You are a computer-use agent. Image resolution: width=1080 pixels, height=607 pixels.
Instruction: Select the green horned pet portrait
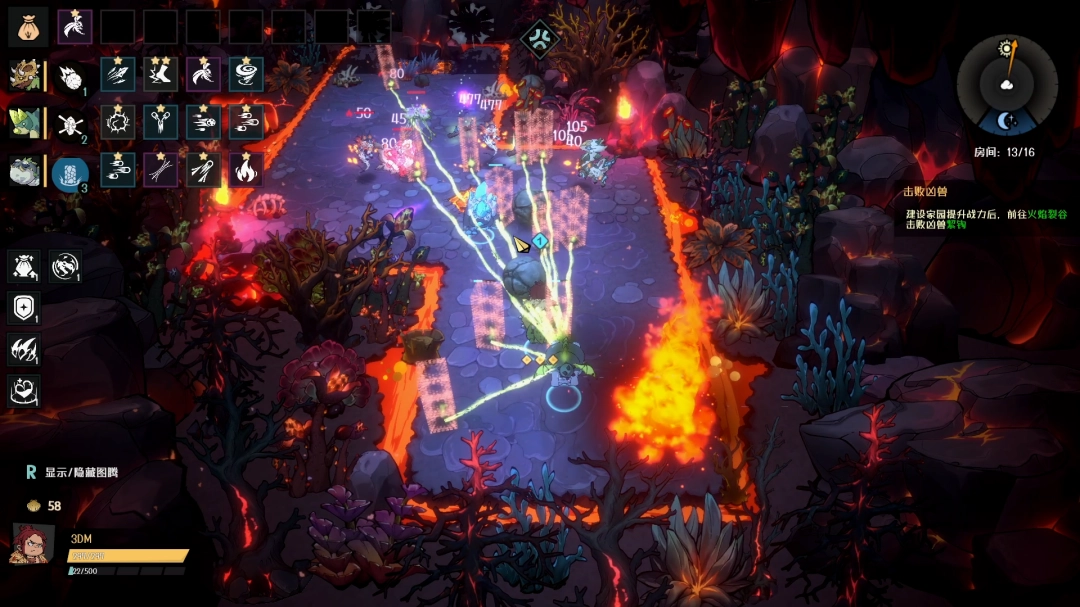tap(25, 122)
